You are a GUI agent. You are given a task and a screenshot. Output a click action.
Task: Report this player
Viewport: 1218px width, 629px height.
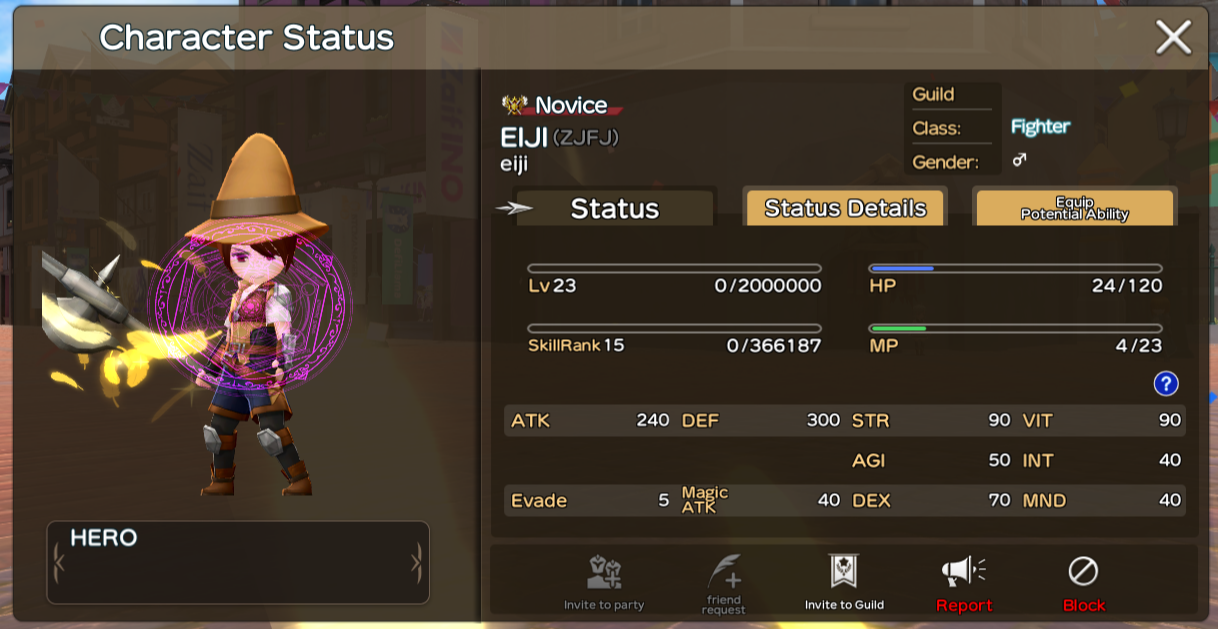coord(964,582)
